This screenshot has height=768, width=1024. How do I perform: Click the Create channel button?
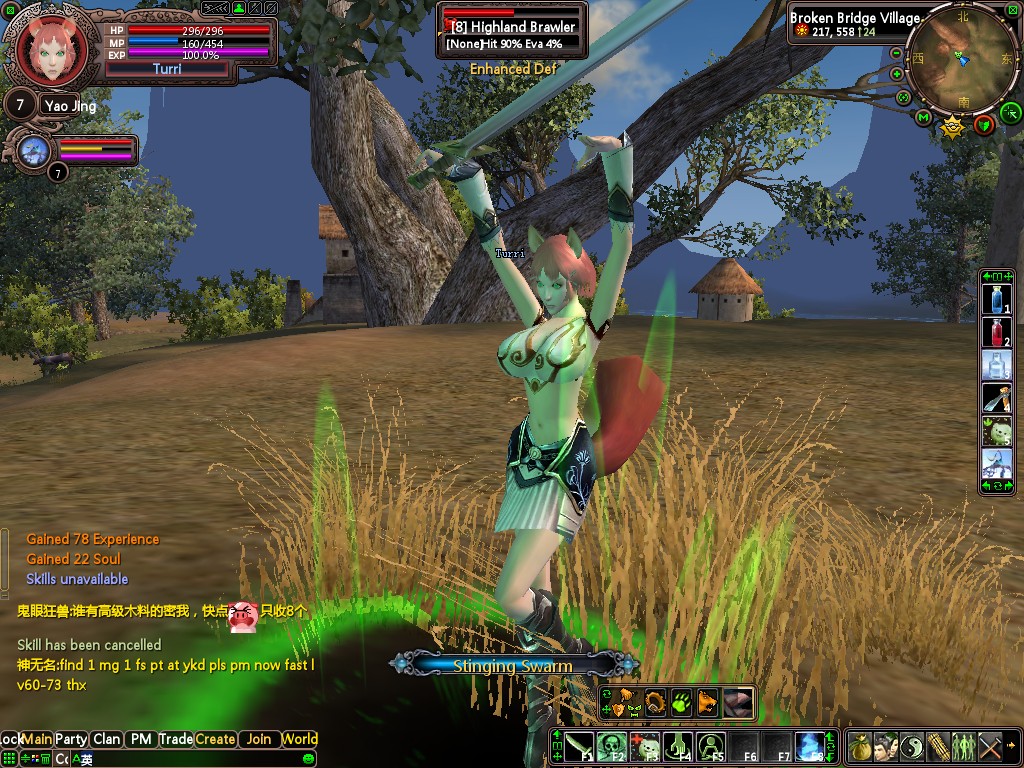[215, 739]
